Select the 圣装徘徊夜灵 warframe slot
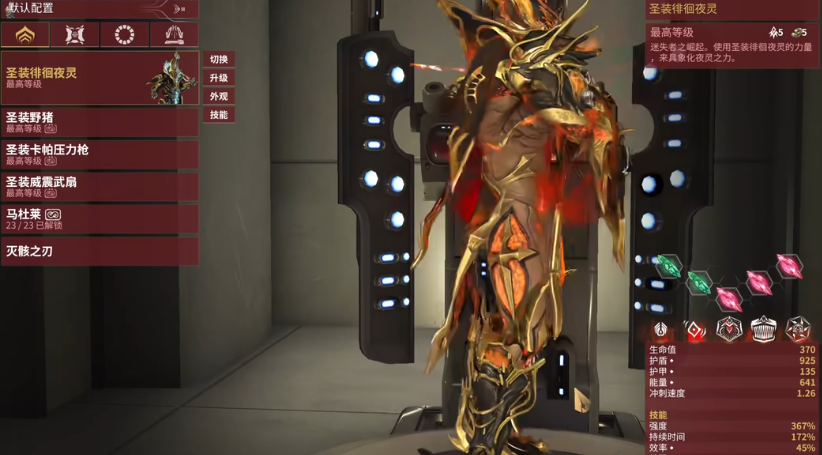The height and width of the screenshot is (455, 822). coord(98,78)
